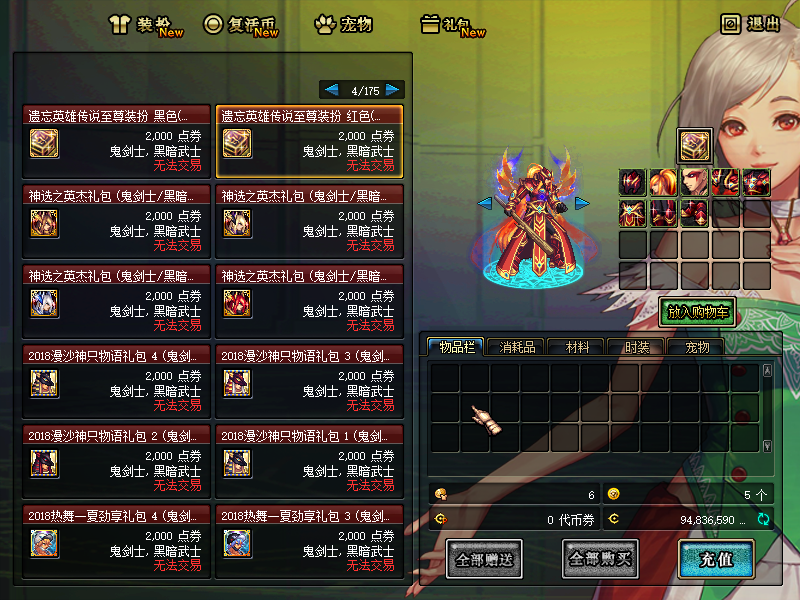800x600 pixels.
Task: Show the 时装 fashion inventory tab
Action: tap(637, 347)
